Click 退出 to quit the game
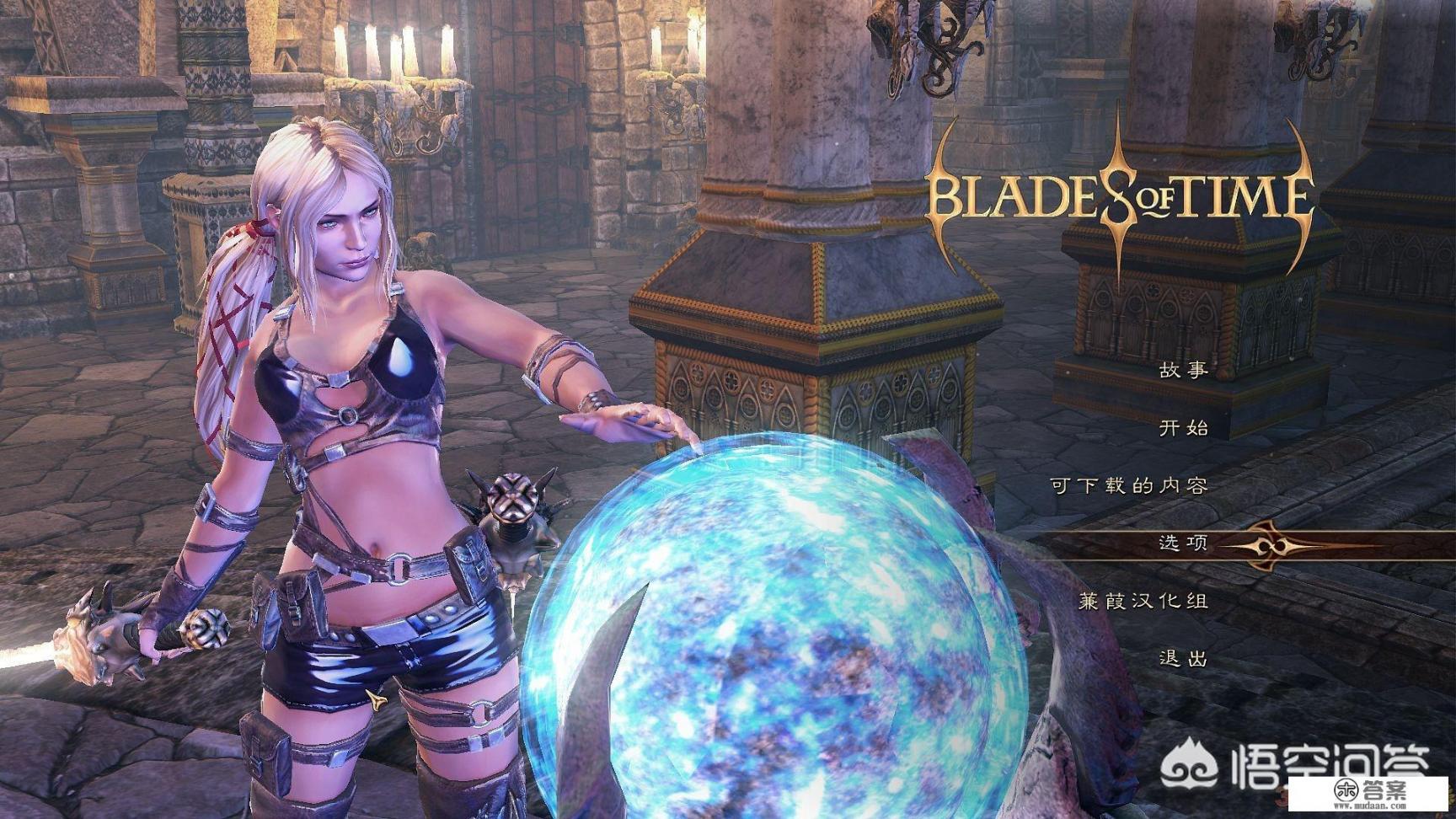The width and height of the screenshot is (1456, 819). (x=1183, y=658)
